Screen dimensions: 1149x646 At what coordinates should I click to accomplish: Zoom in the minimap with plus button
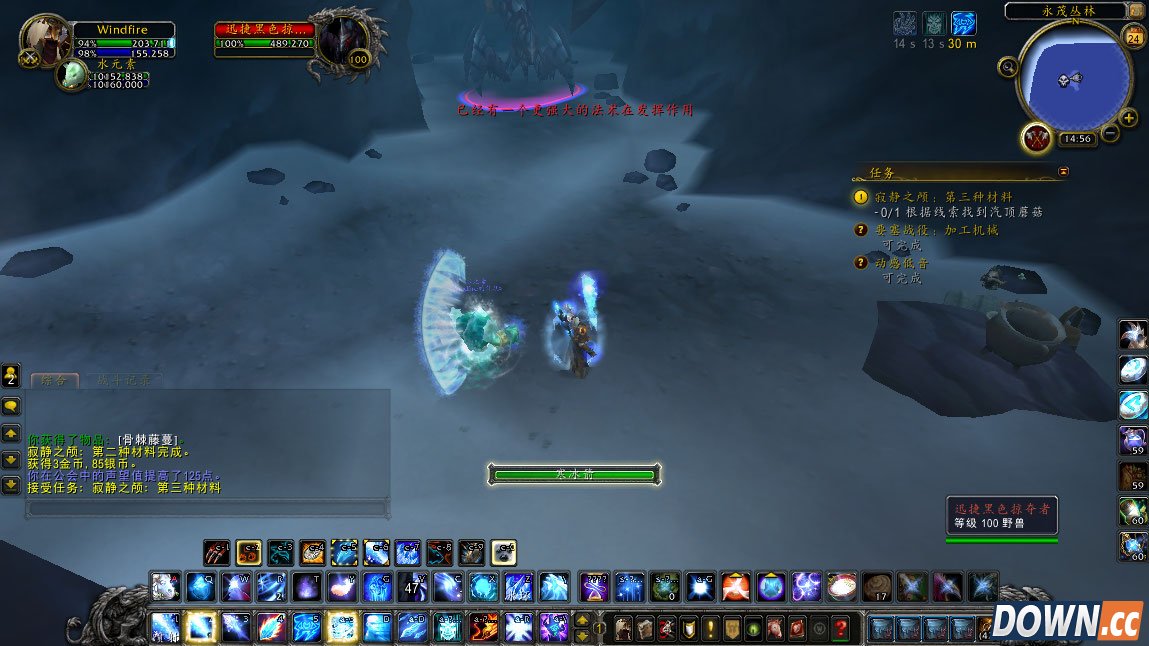[x=1129, y=118]
